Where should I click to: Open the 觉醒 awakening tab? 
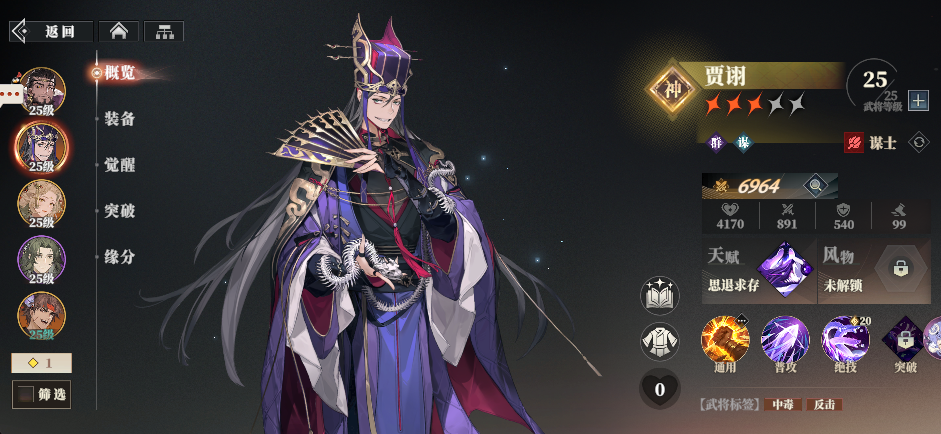(119, 165)
